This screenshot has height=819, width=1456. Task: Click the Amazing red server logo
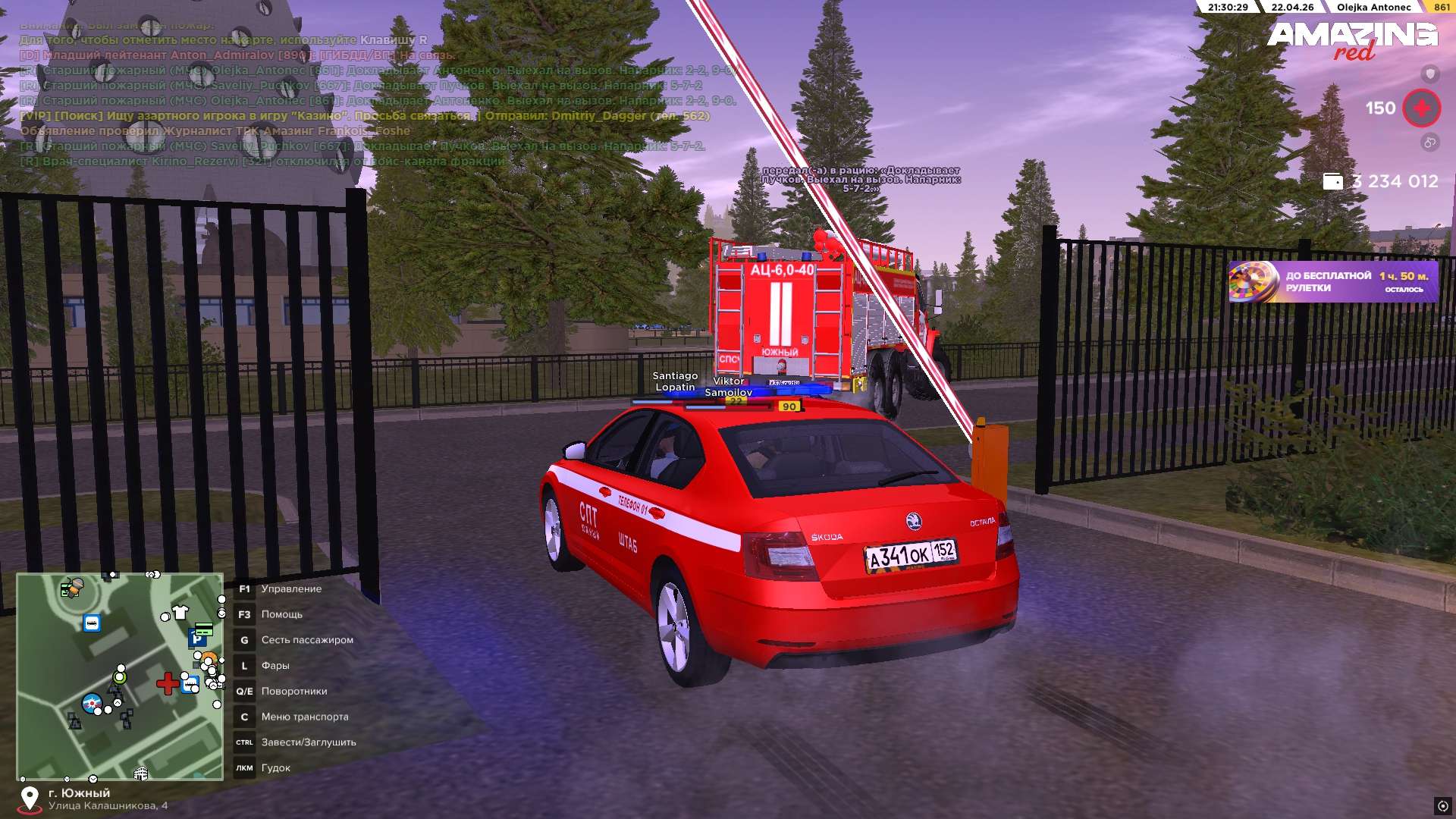(1351, 39)
